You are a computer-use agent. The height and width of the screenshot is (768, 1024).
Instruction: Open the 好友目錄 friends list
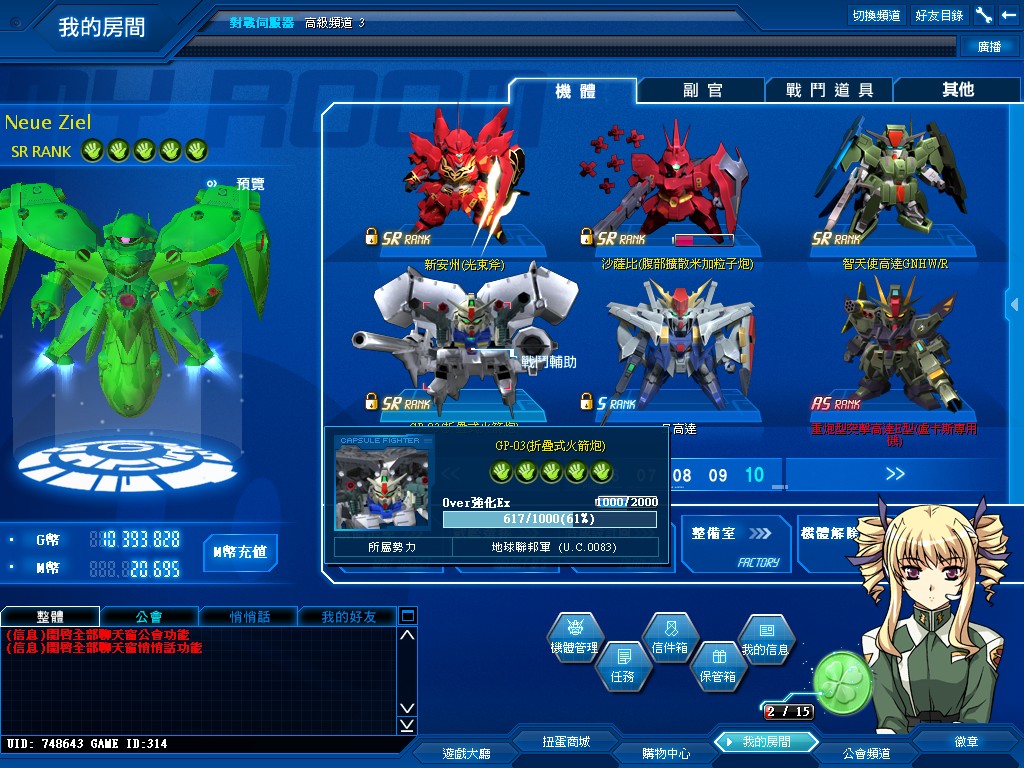pos(939,15)
